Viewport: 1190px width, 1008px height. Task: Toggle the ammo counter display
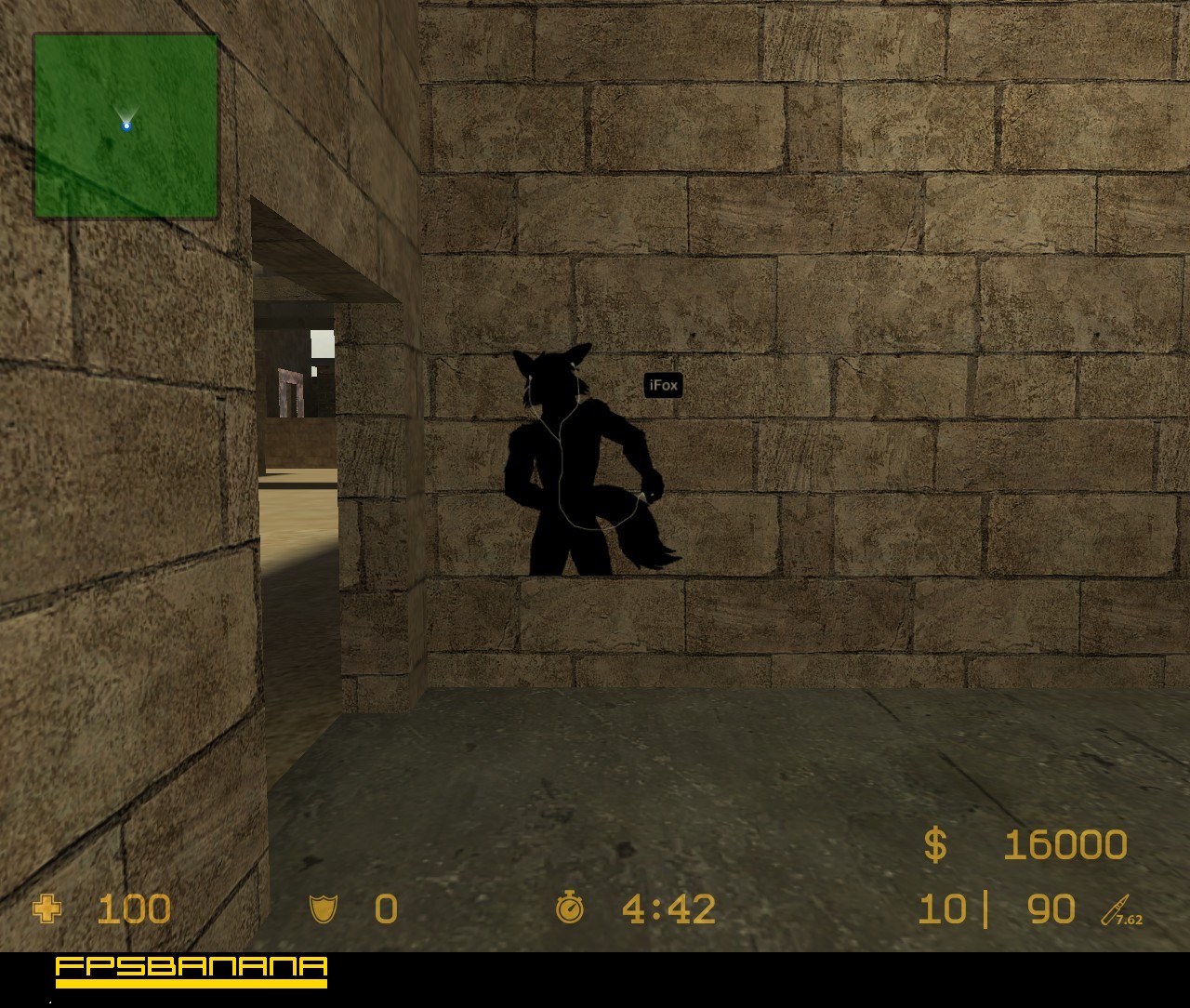click(995, 909)
